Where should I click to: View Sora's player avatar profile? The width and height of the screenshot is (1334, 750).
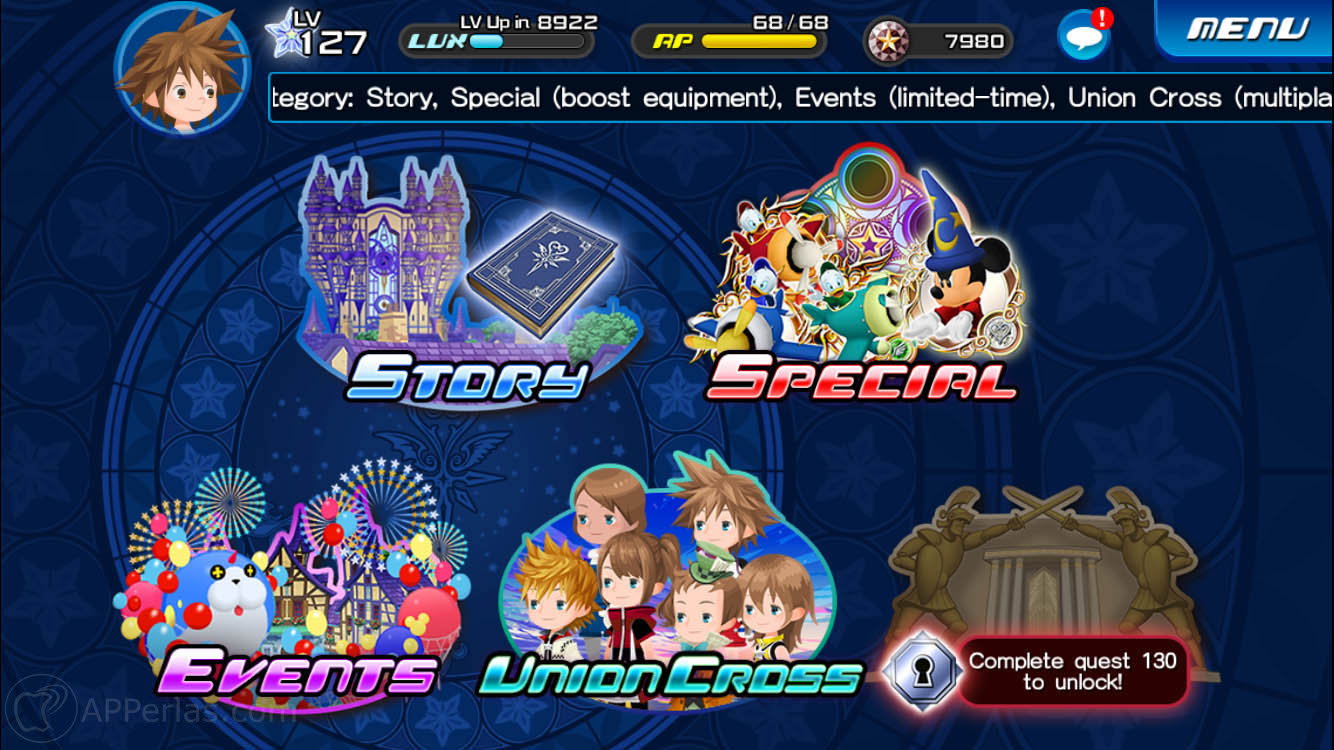(182, 70)
